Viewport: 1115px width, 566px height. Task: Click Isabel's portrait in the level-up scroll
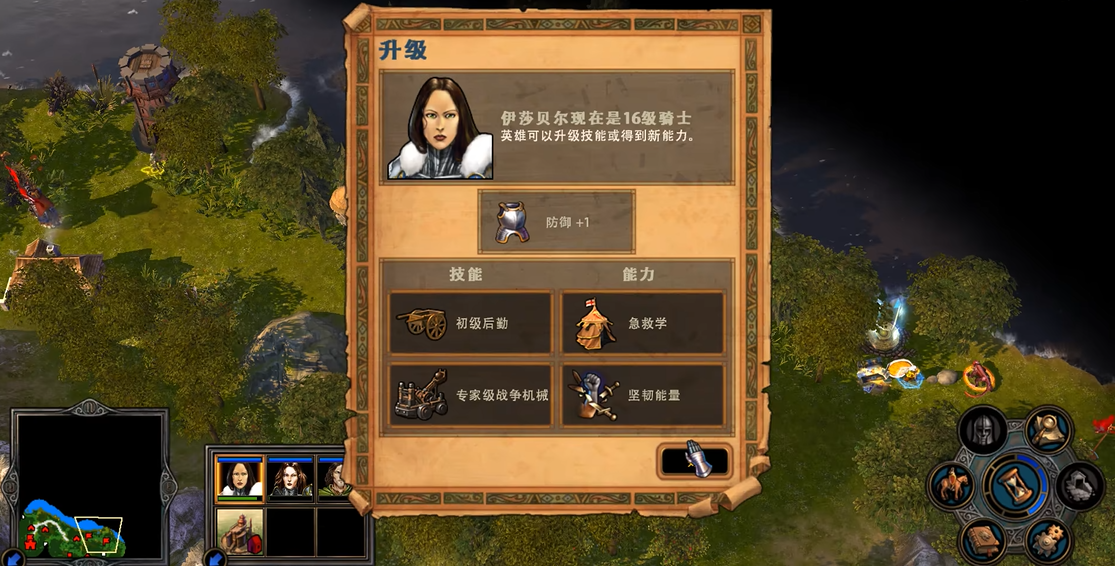point(441,128)
